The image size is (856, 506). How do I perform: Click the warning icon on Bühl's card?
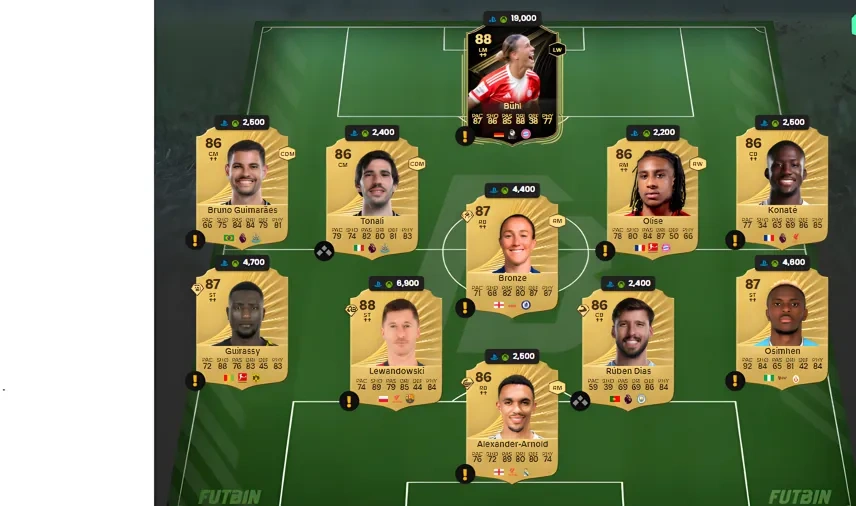(x=465, y=136)
